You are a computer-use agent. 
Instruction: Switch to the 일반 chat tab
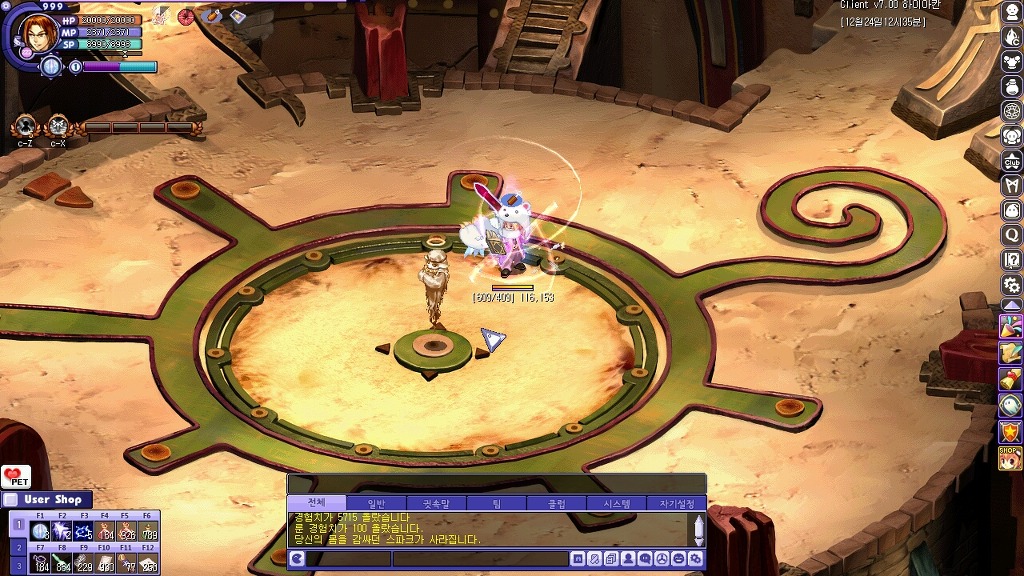[376, 503]
